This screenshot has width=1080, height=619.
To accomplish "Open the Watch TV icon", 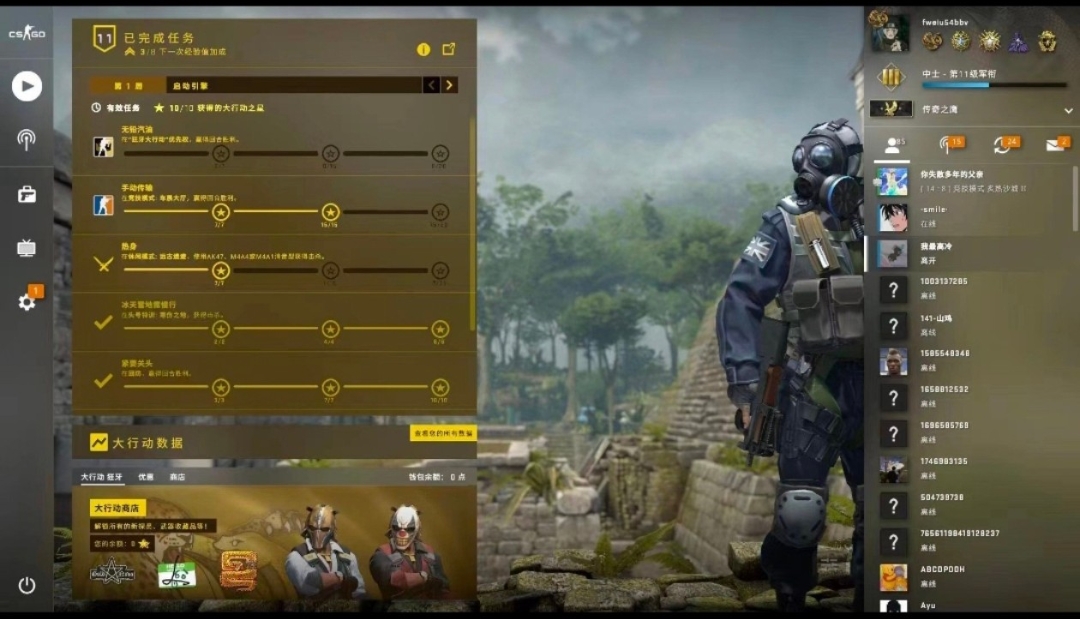I will pyautogui.click(x=27, y=248).
